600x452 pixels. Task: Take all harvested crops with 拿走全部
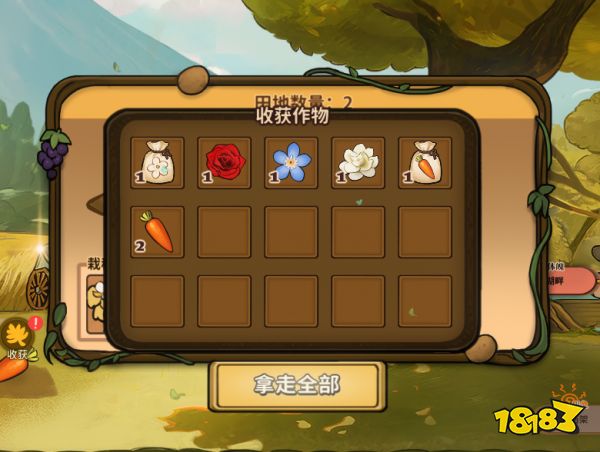click(x=297, y=385)
